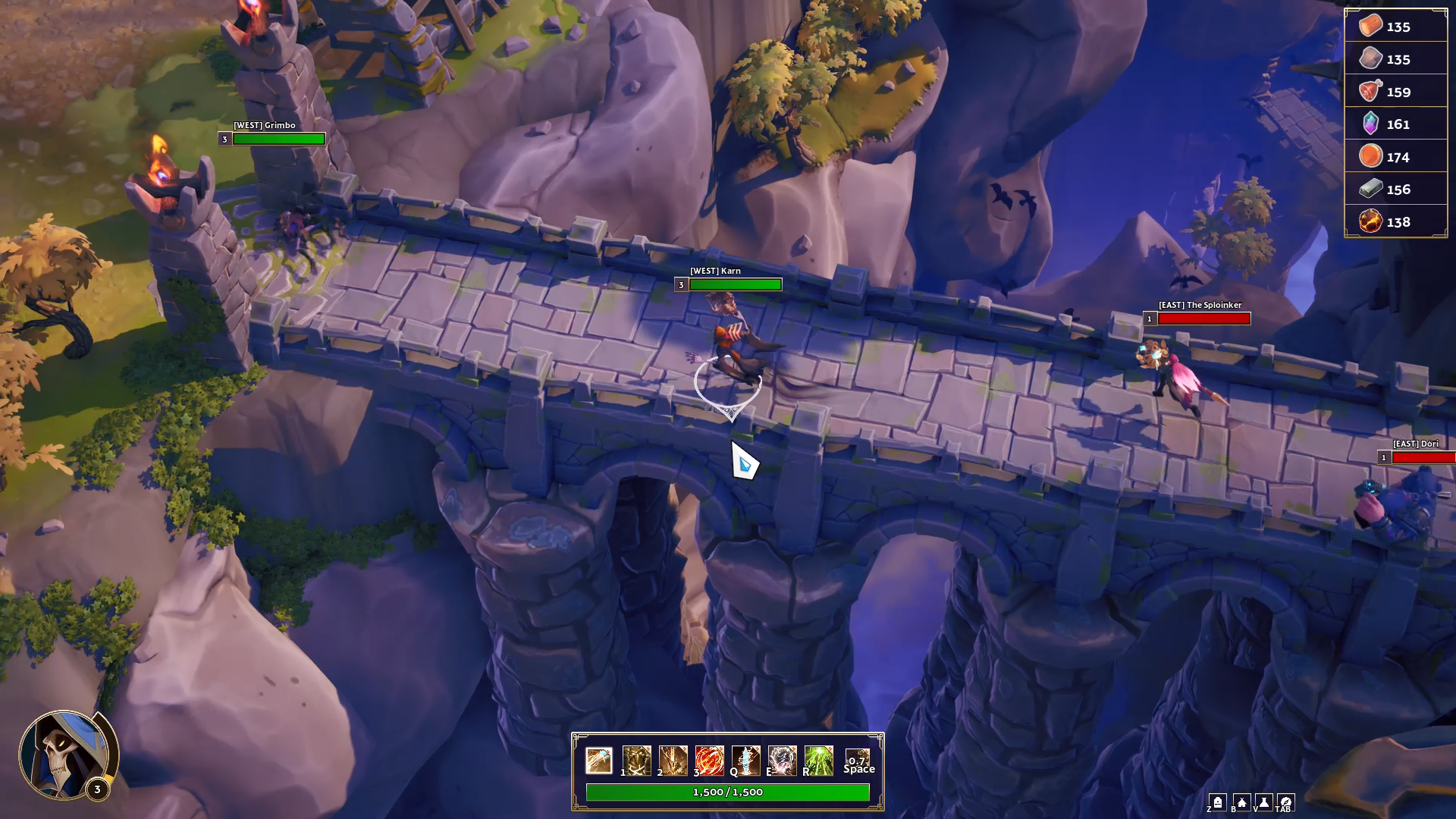The height and width of the screenshot is (819, 1456).
Task: Open the backpack inventory button
Action: click(1218, 802)
